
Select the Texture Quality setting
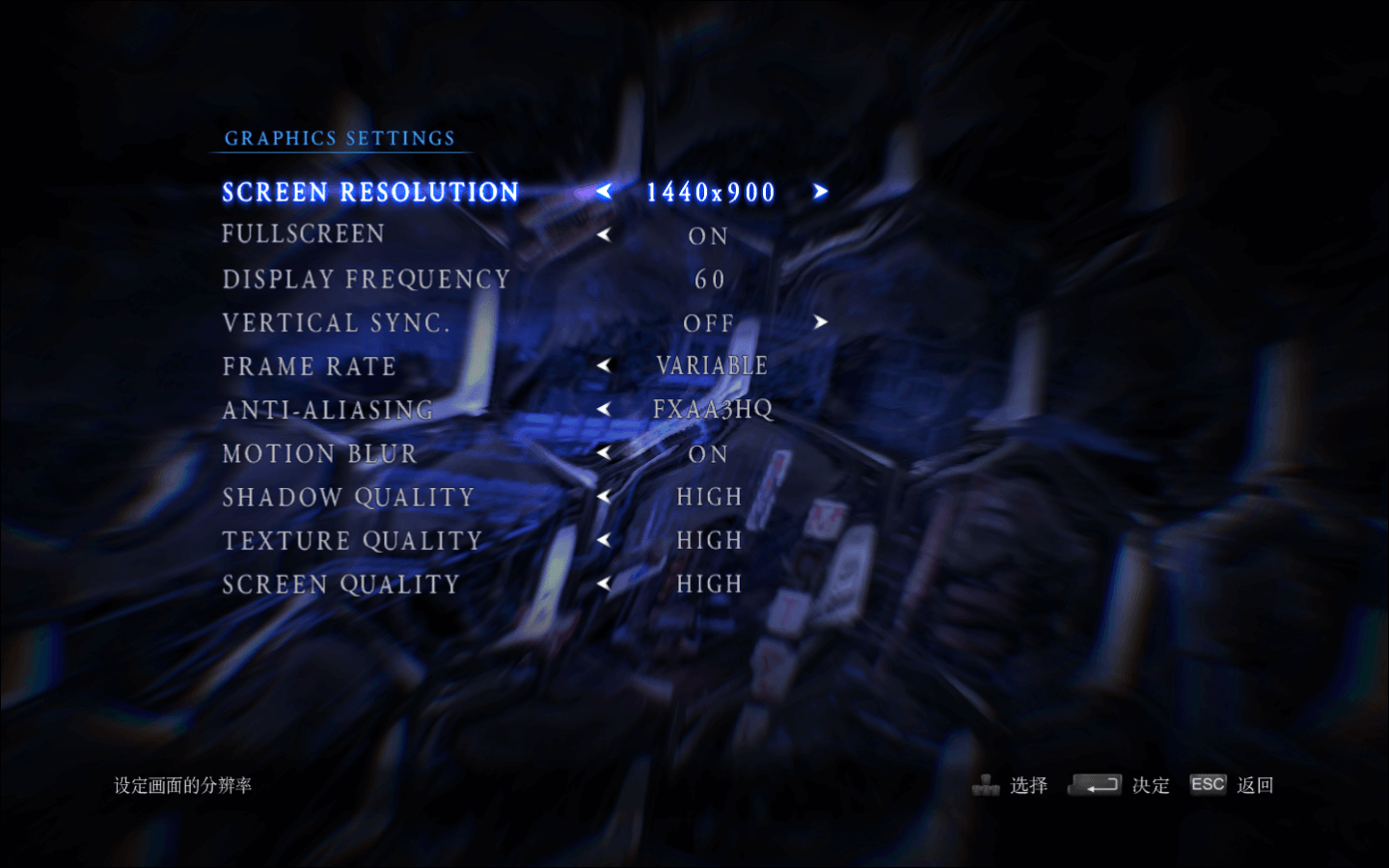coord(352,541)
